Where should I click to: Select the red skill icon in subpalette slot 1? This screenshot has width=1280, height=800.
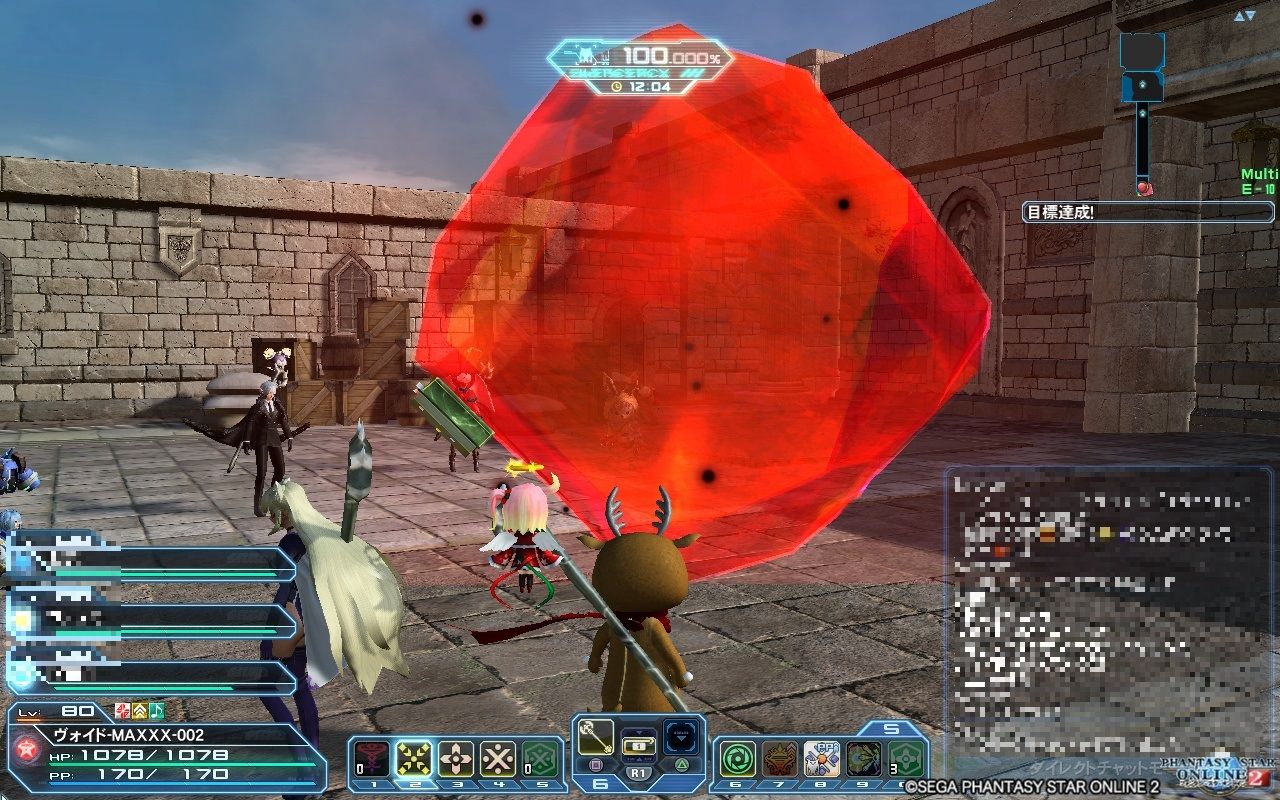point(369,756)
